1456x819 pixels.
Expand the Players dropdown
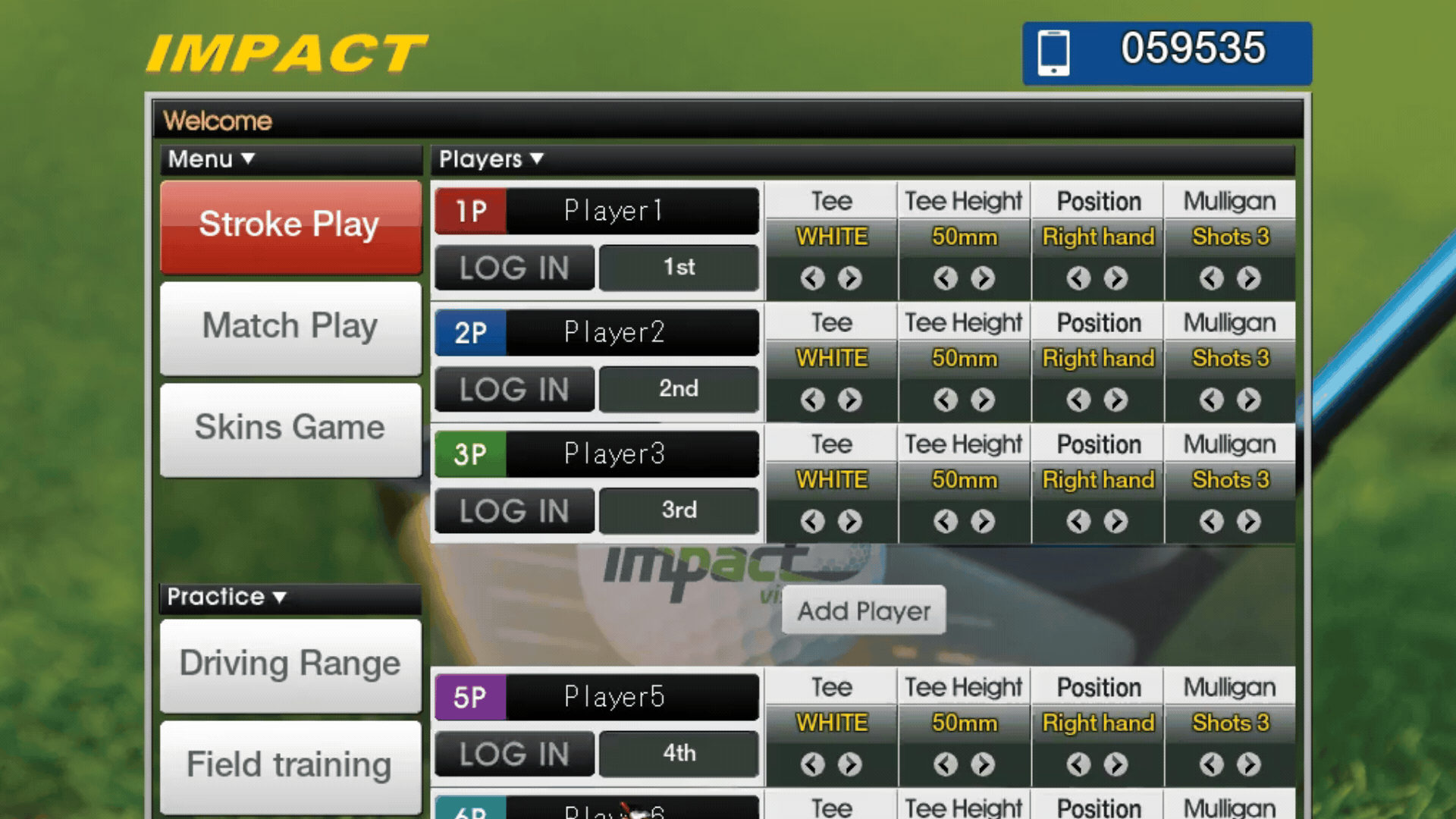click(489, 159)
